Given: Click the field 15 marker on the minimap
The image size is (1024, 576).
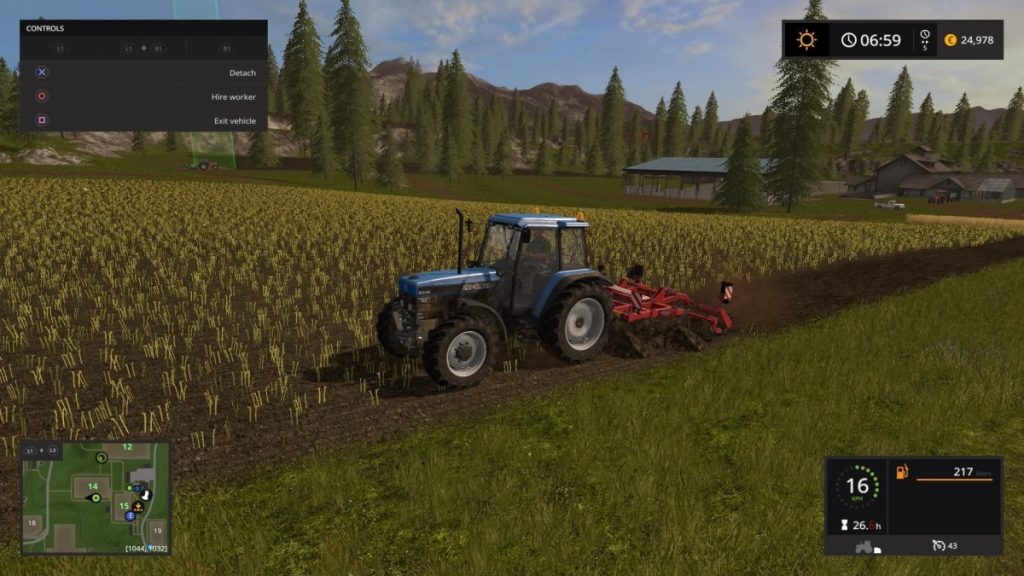Looking at the screenshot, I should (x=124, y=505).
